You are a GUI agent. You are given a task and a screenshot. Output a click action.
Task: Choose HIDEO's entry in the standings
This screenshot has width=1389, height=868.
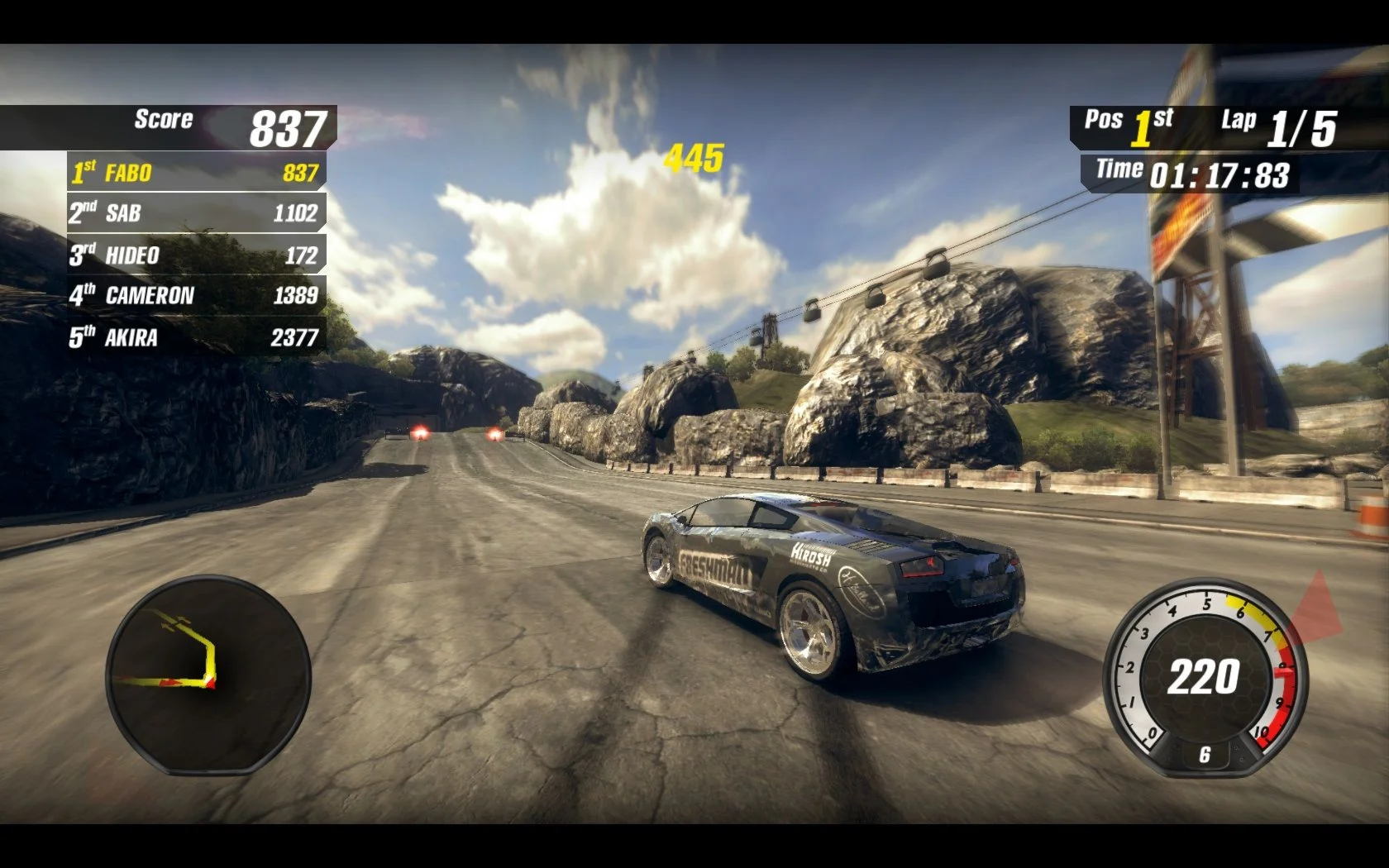click(196, 255)
